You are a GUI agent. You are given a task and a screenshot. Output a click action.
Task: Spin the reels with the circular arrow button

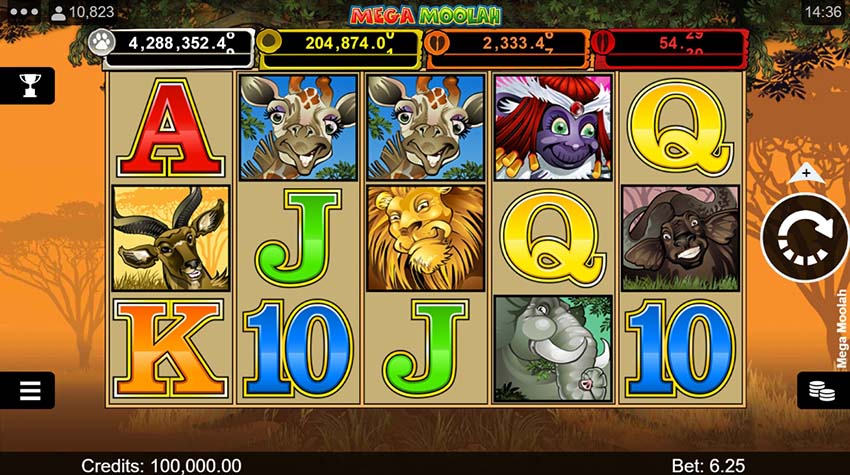pyautogui.click(x=804, y=236)
